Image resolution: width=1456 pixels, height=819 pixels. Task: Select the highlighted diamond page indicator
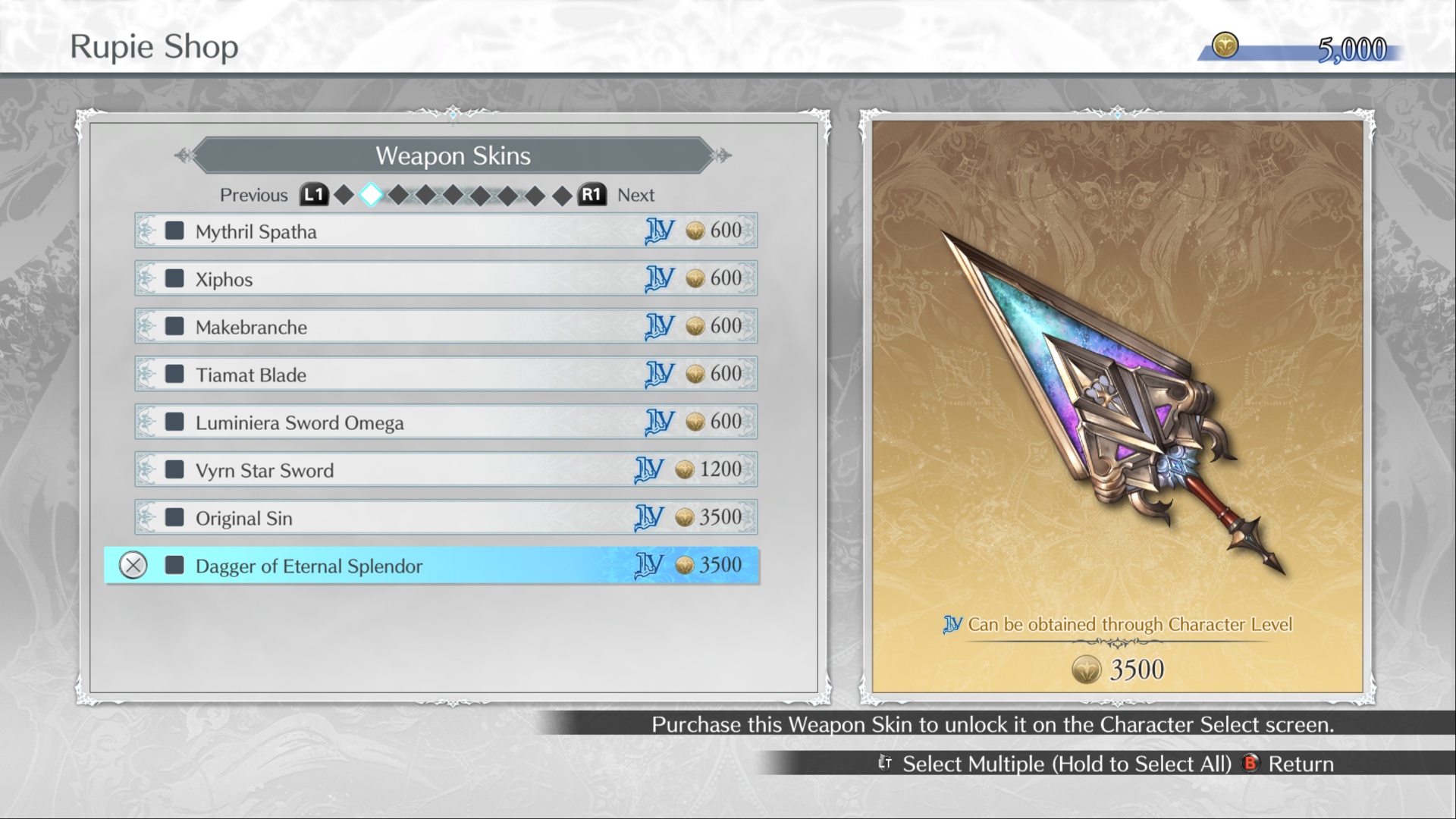371,194
